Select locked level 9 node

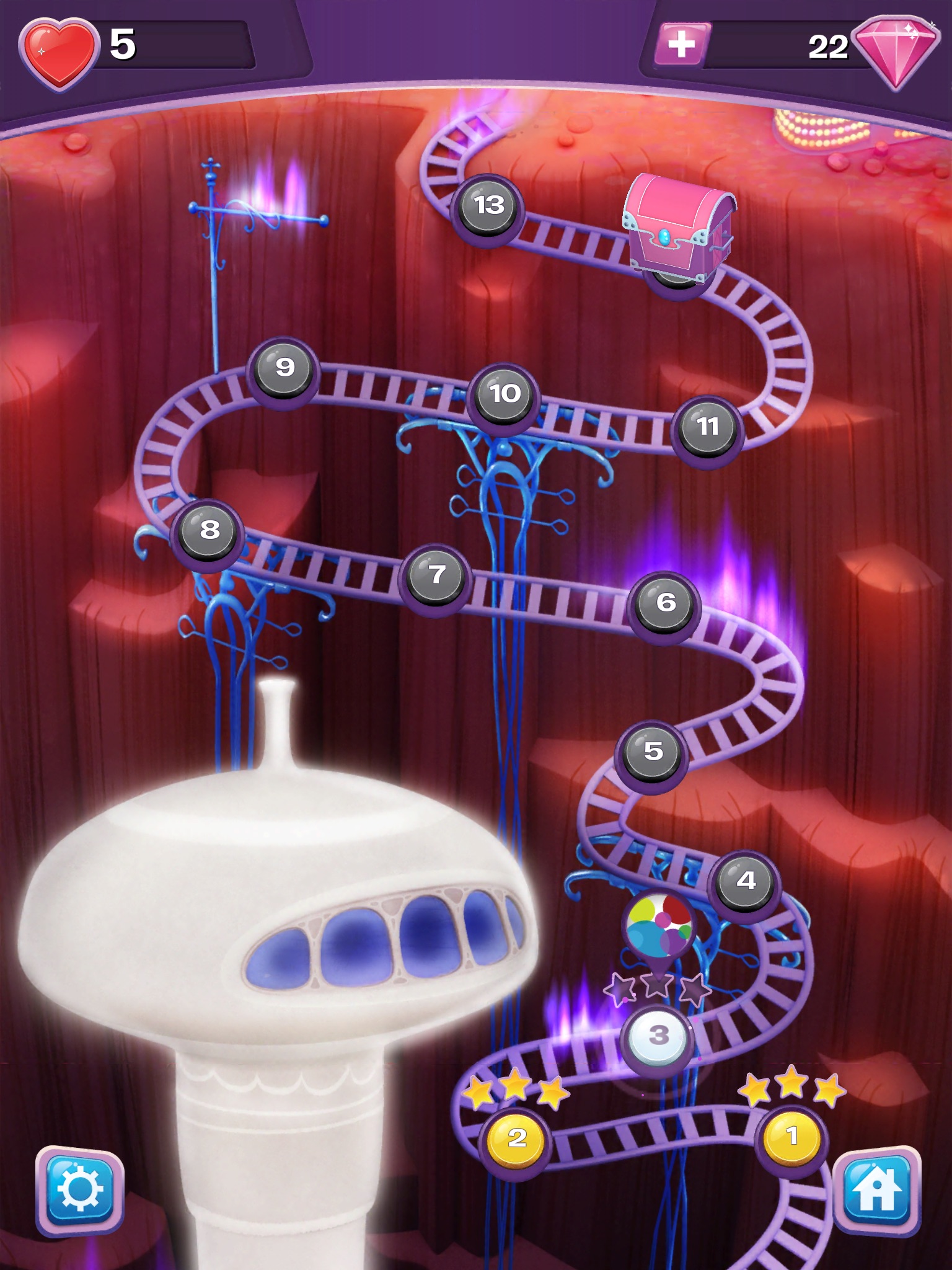point(284,368)
